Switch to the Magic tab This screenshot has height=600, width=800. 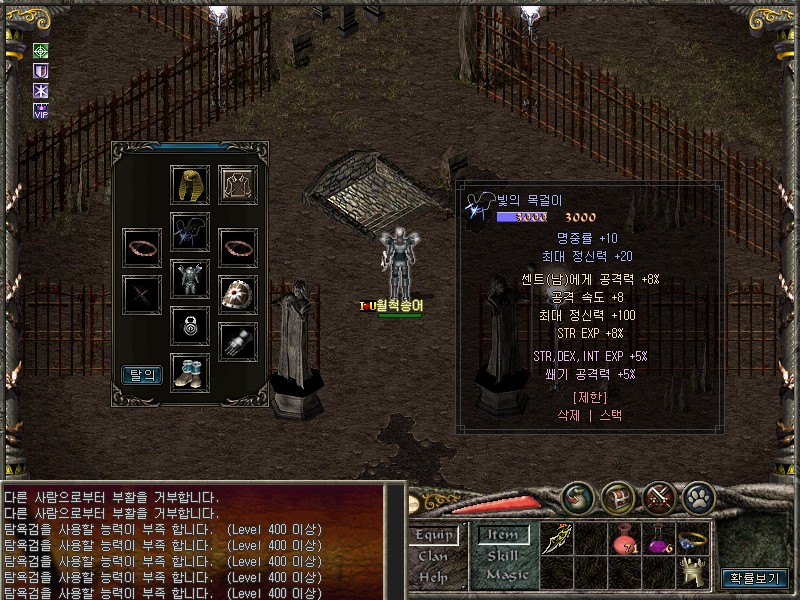tap(503, 576)
